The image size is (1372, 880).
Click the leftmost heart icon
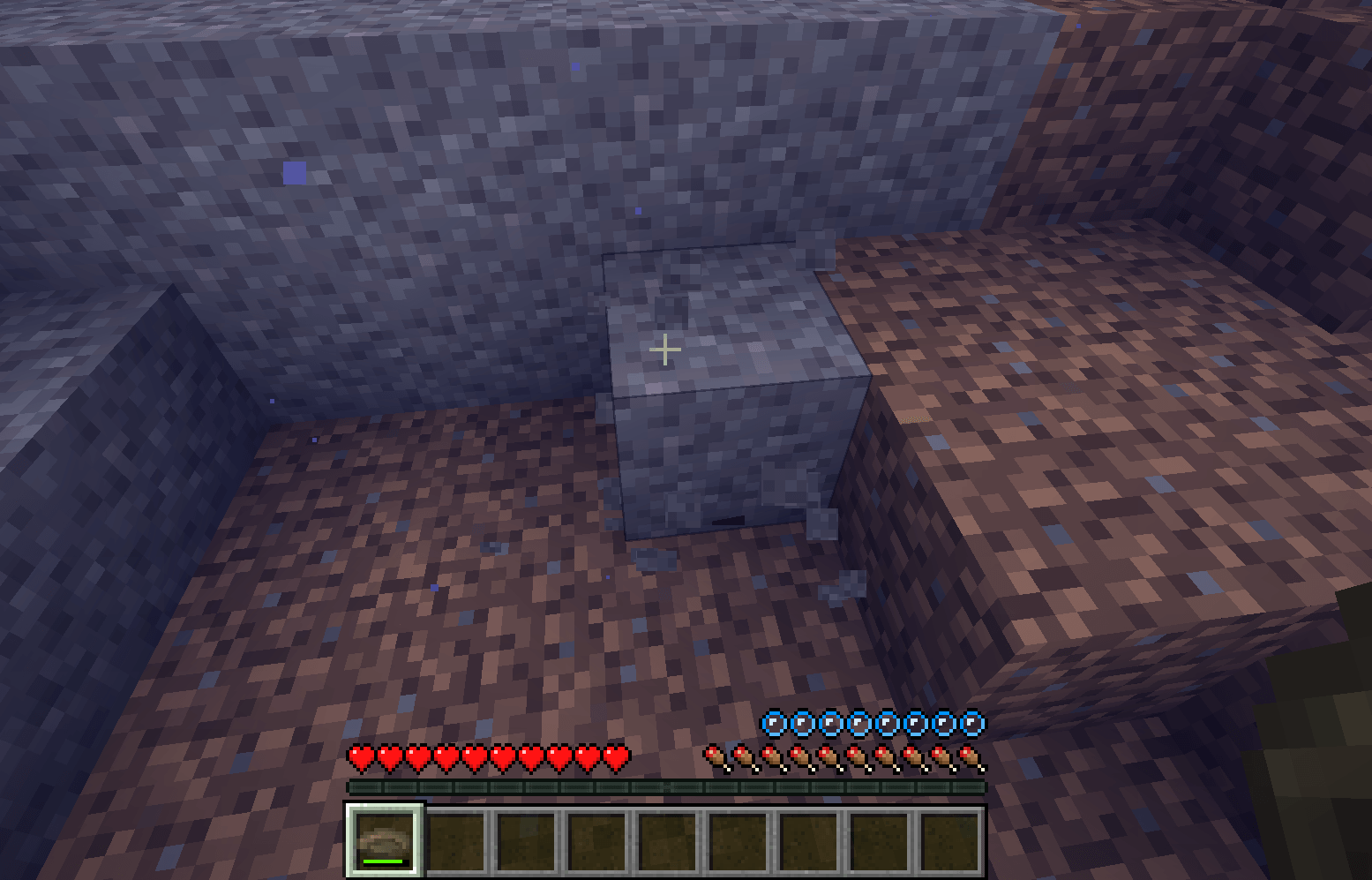[x=361, y=757]
